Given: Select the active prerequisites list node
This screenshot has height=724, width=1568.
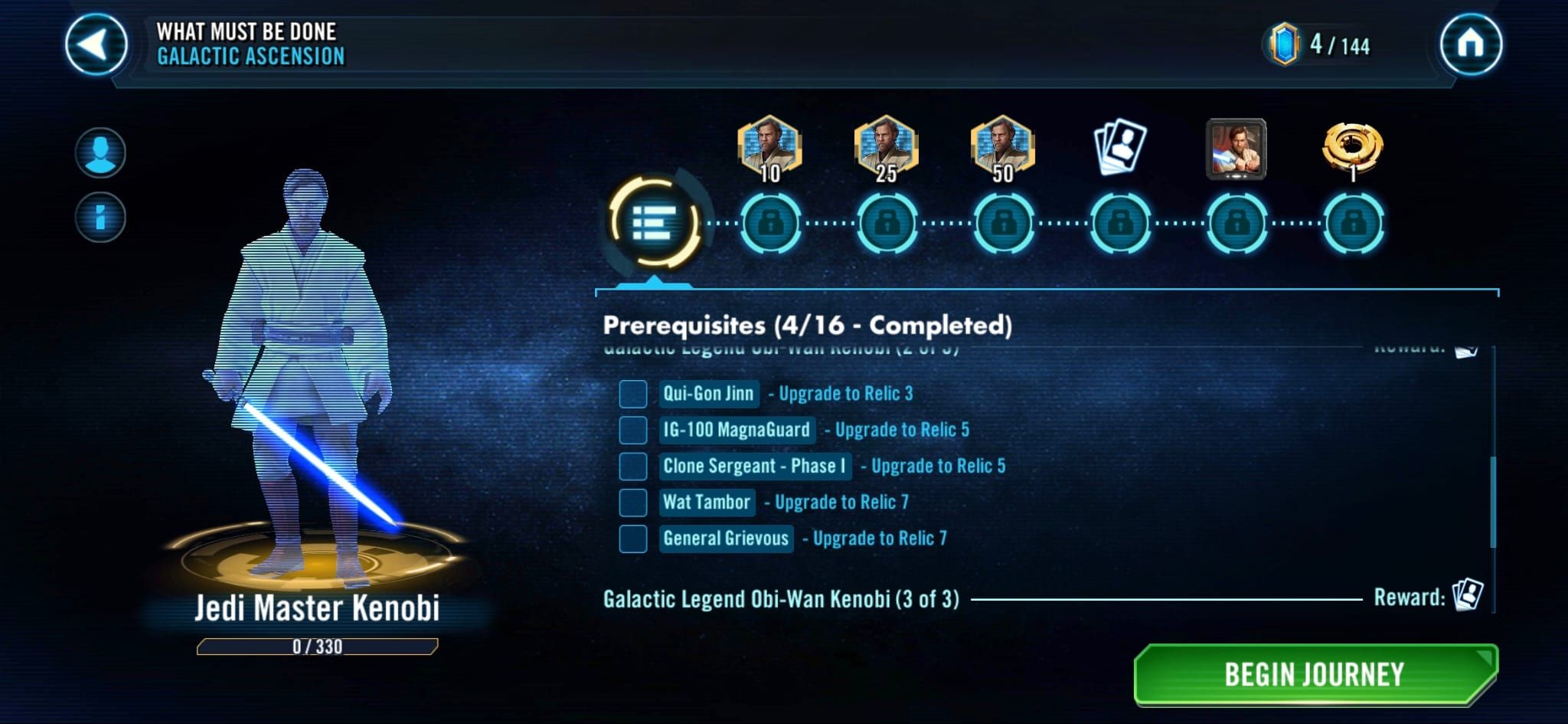Looking at the screenshot, I should pos(657,224).
